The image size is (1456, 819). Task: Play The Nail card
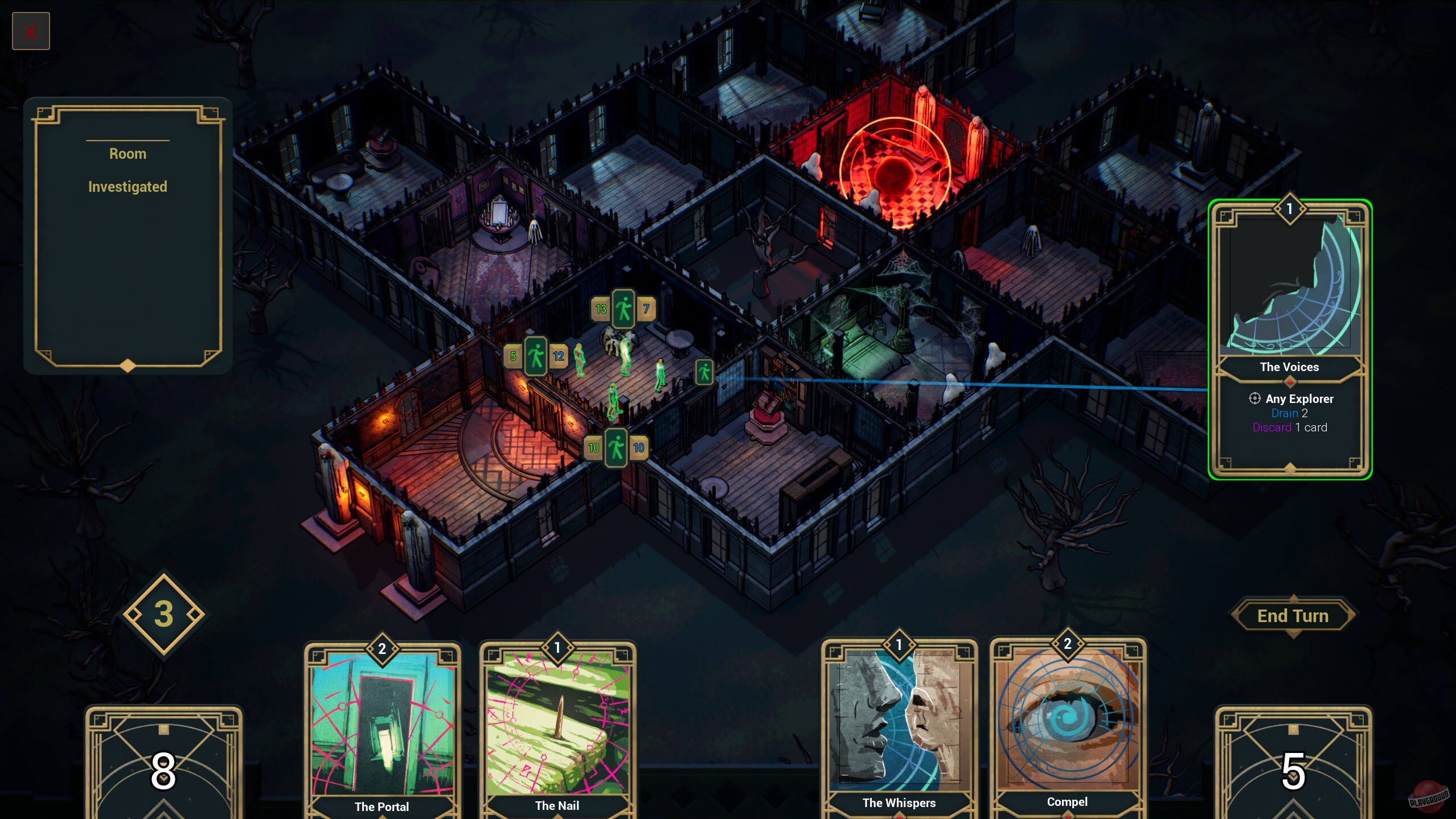pyautogui.click(x=557, y=726)
